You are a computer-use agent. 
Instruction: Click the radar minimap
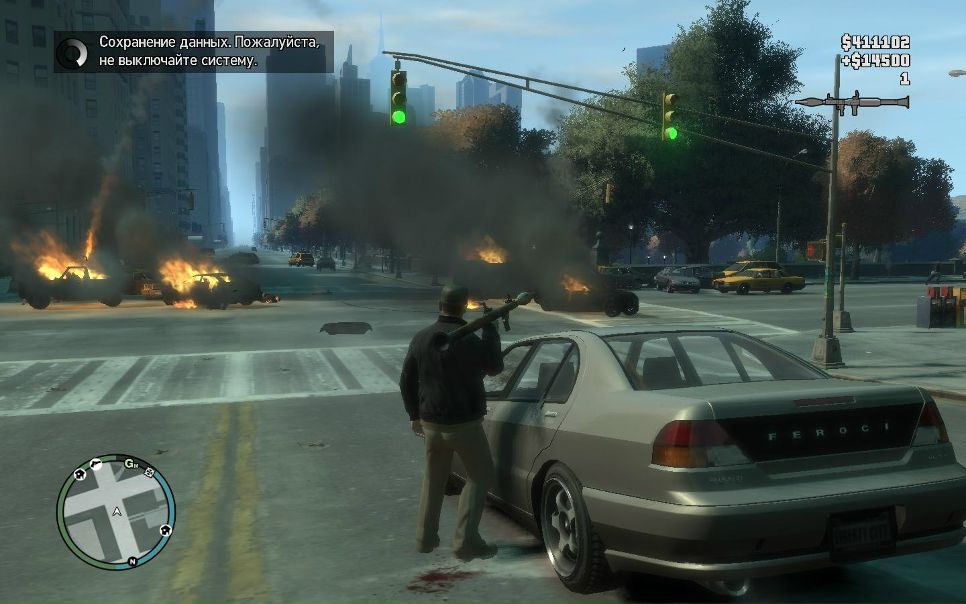115,513
